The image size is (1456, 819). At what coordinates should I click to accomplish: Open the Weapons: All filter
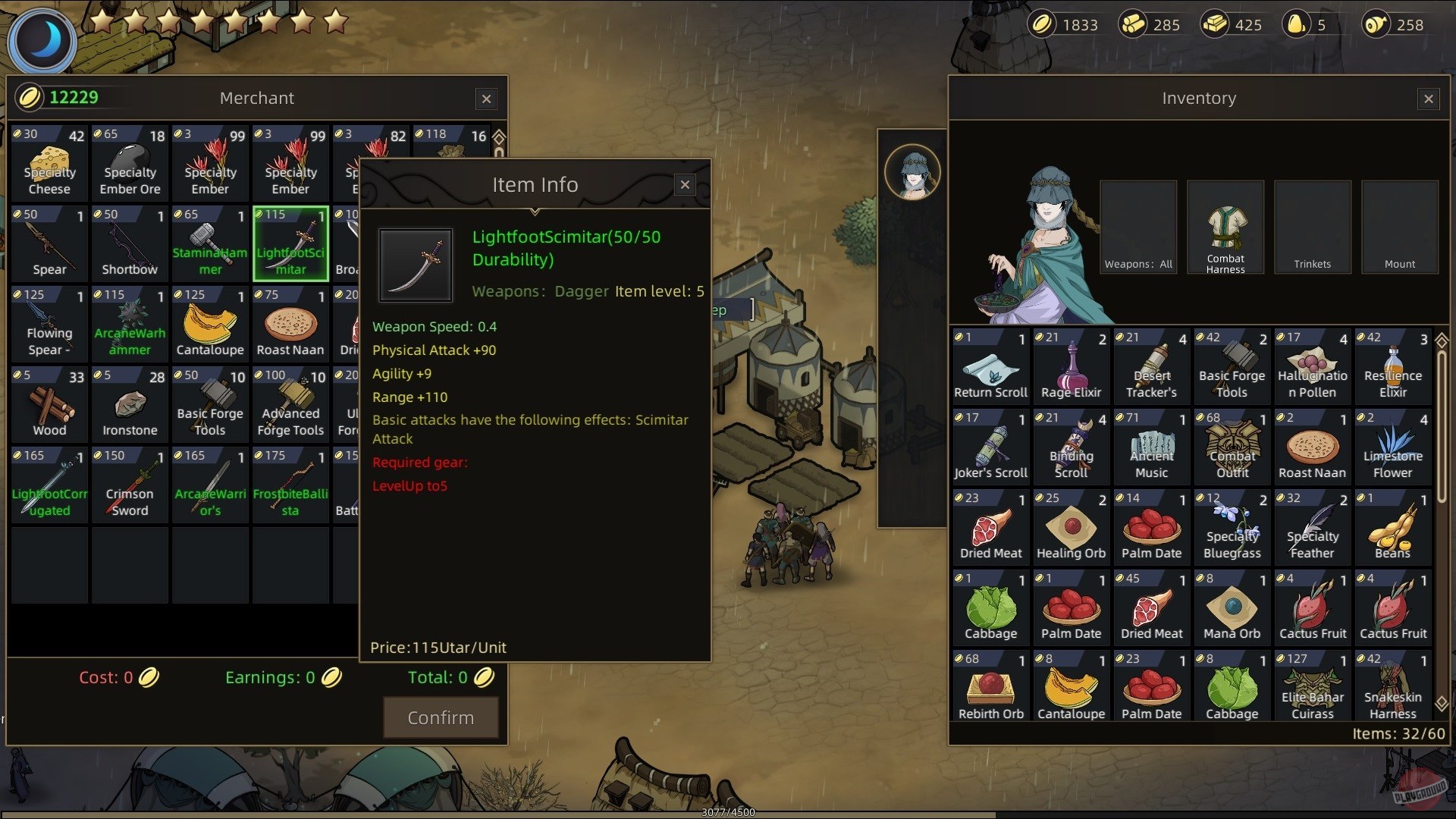point(1137,227)
